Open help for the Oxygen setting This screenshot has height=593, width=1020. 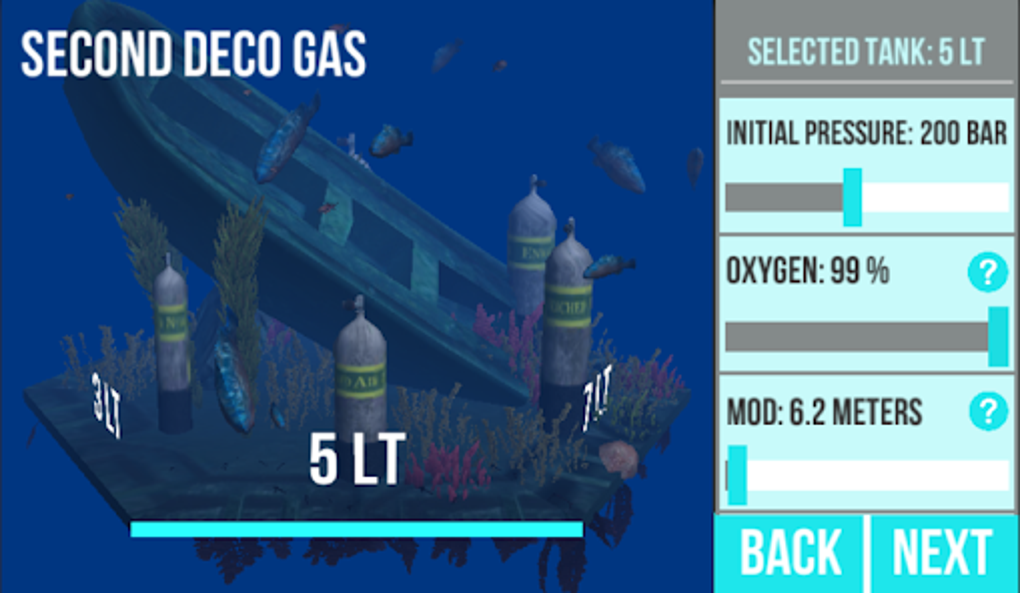[987, 272]
